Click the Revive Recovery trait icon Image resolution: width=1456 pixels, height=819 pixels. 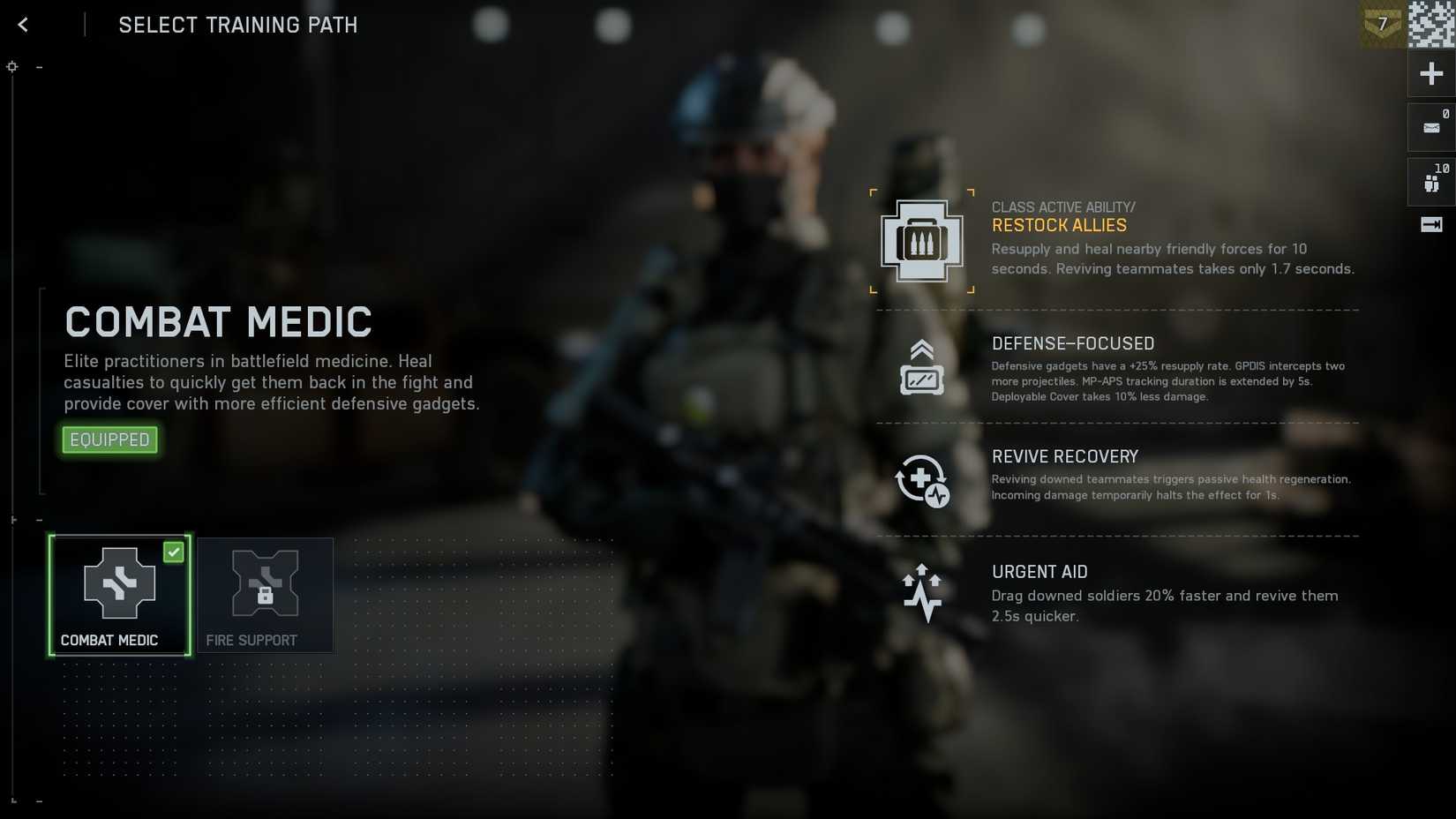922,481
